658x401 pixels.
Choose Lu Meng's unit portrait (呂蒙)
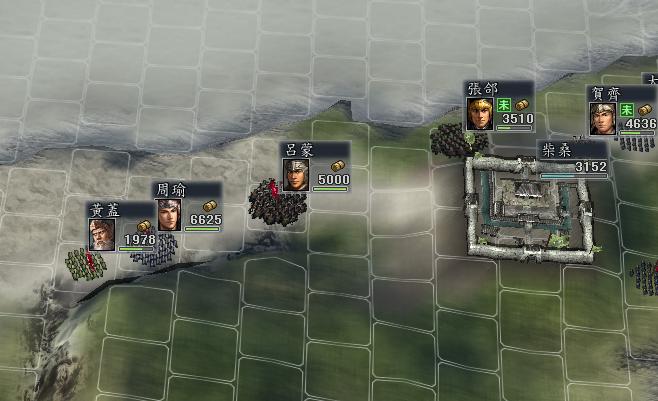click(294, 174)
